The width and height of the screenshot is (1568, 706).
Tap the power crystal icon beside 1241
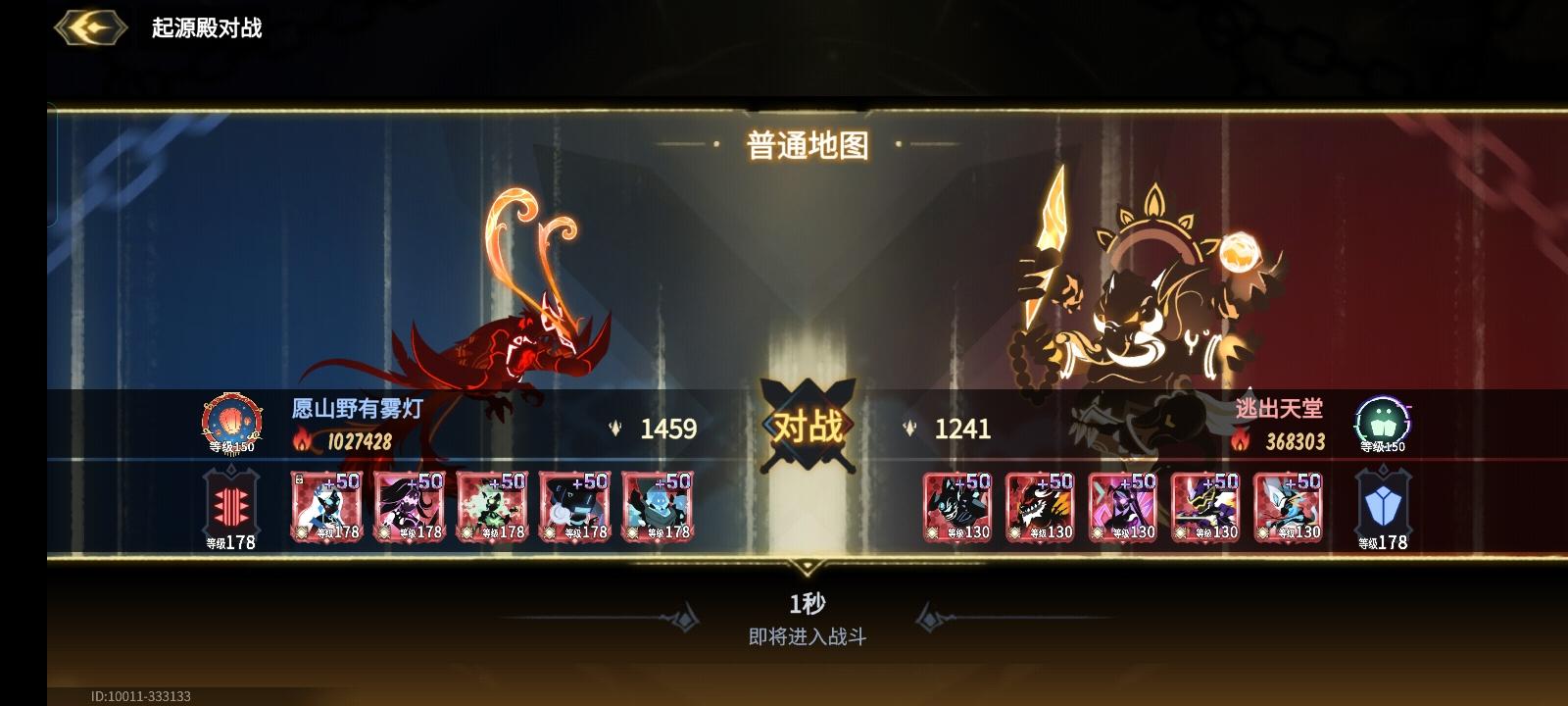908,429
